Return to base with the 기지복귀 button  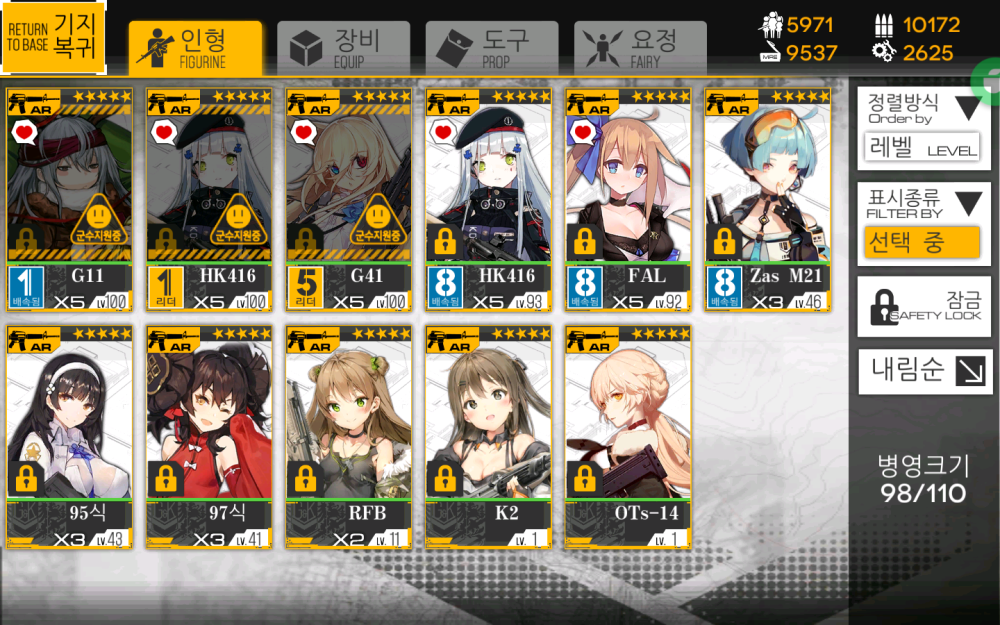(54, 38)
